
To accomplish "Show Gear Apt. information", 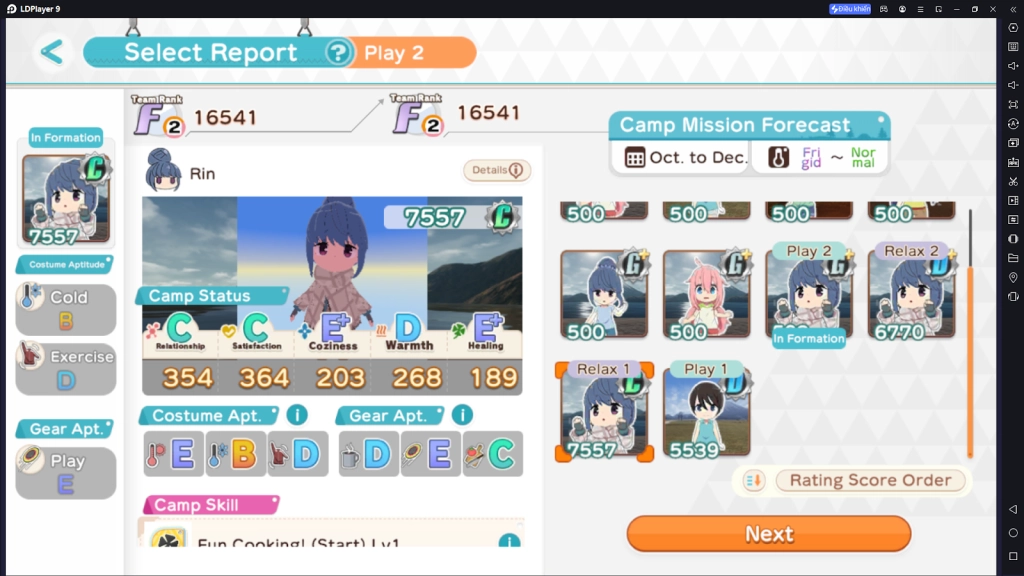I will pyautogui.click(x=462, y=415).
